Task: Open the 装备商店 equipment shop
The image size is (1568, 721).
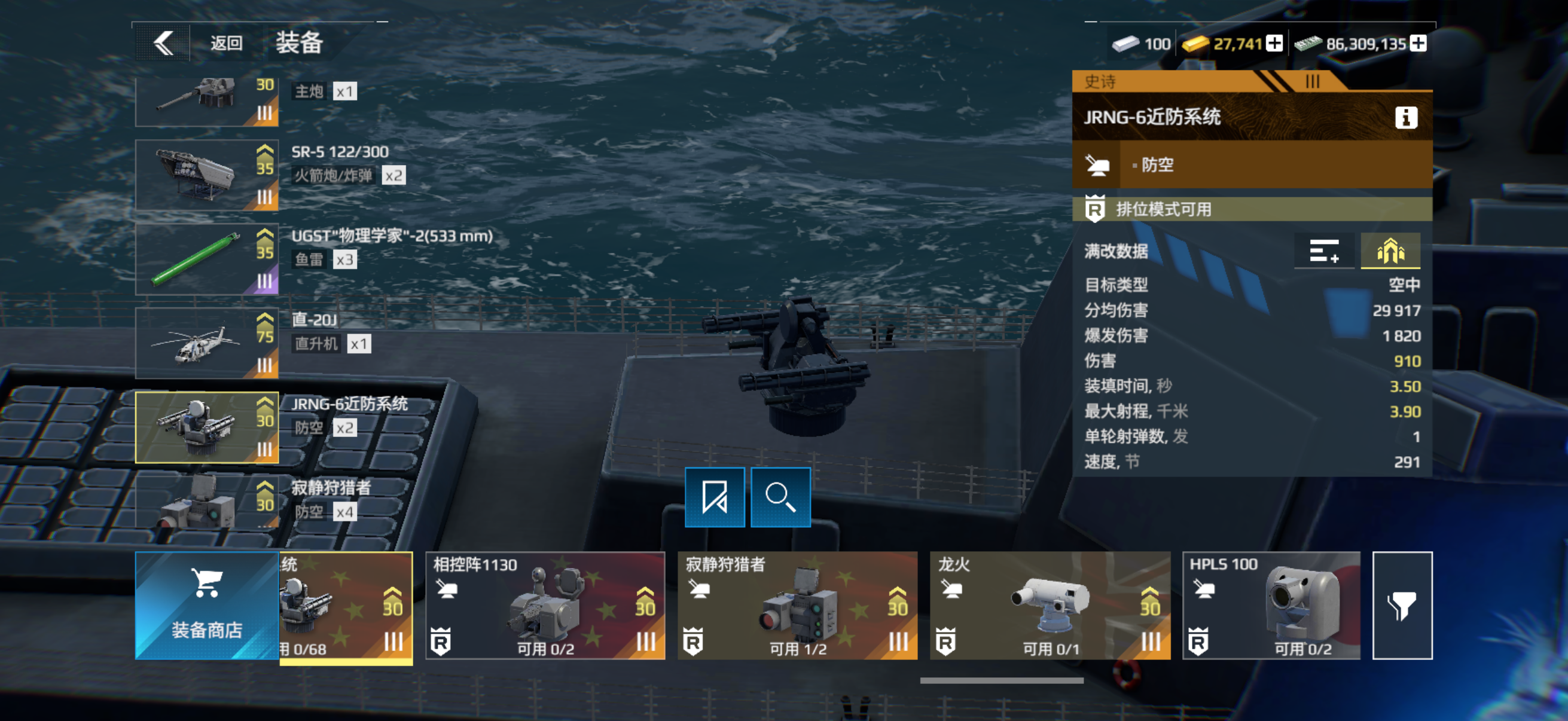Action: pyautogui.click(x=206, y=606)
